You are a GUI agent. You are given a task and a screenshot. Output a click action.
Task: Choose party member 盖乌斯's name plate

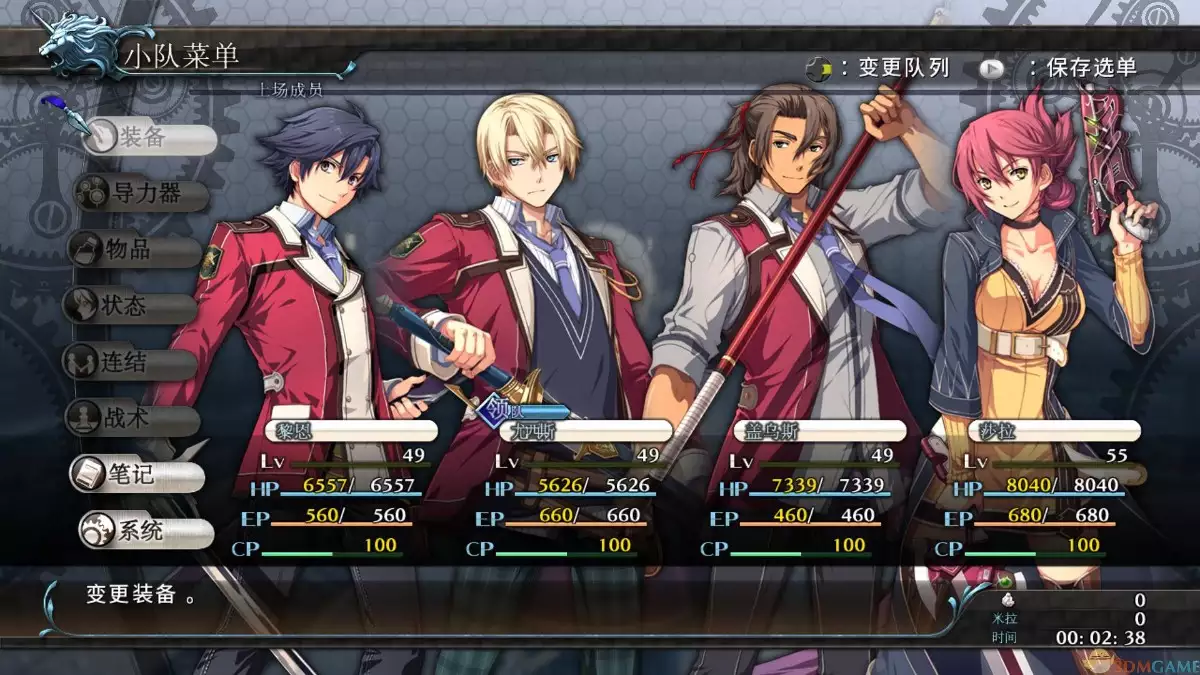click(x=820, y=431)
